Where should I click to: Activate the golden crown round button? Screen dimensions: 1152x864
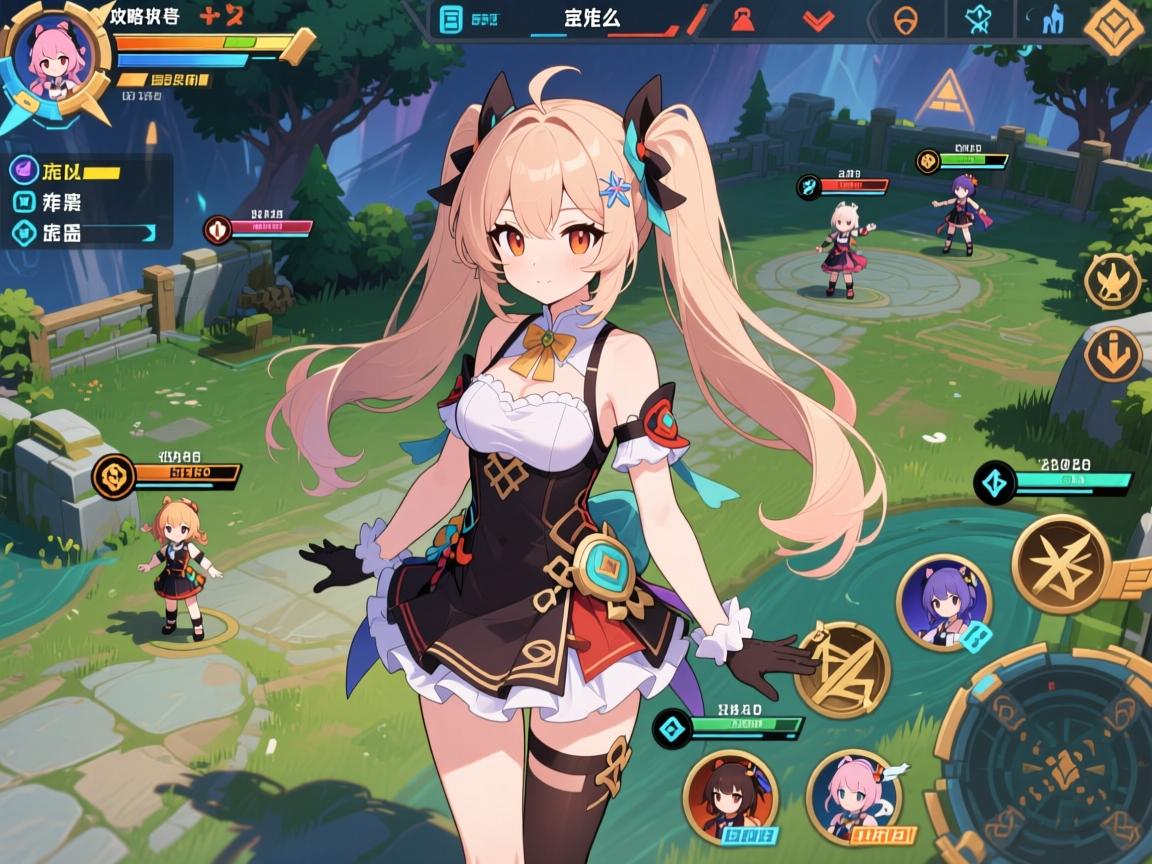(x=1112, y=280)
